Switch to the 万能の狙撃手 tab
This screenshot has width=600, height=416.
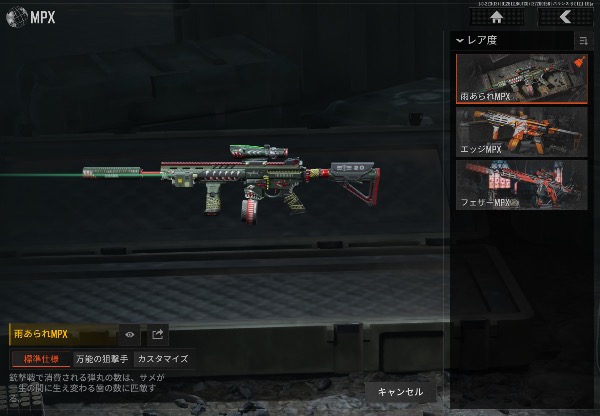pos(102,359)
